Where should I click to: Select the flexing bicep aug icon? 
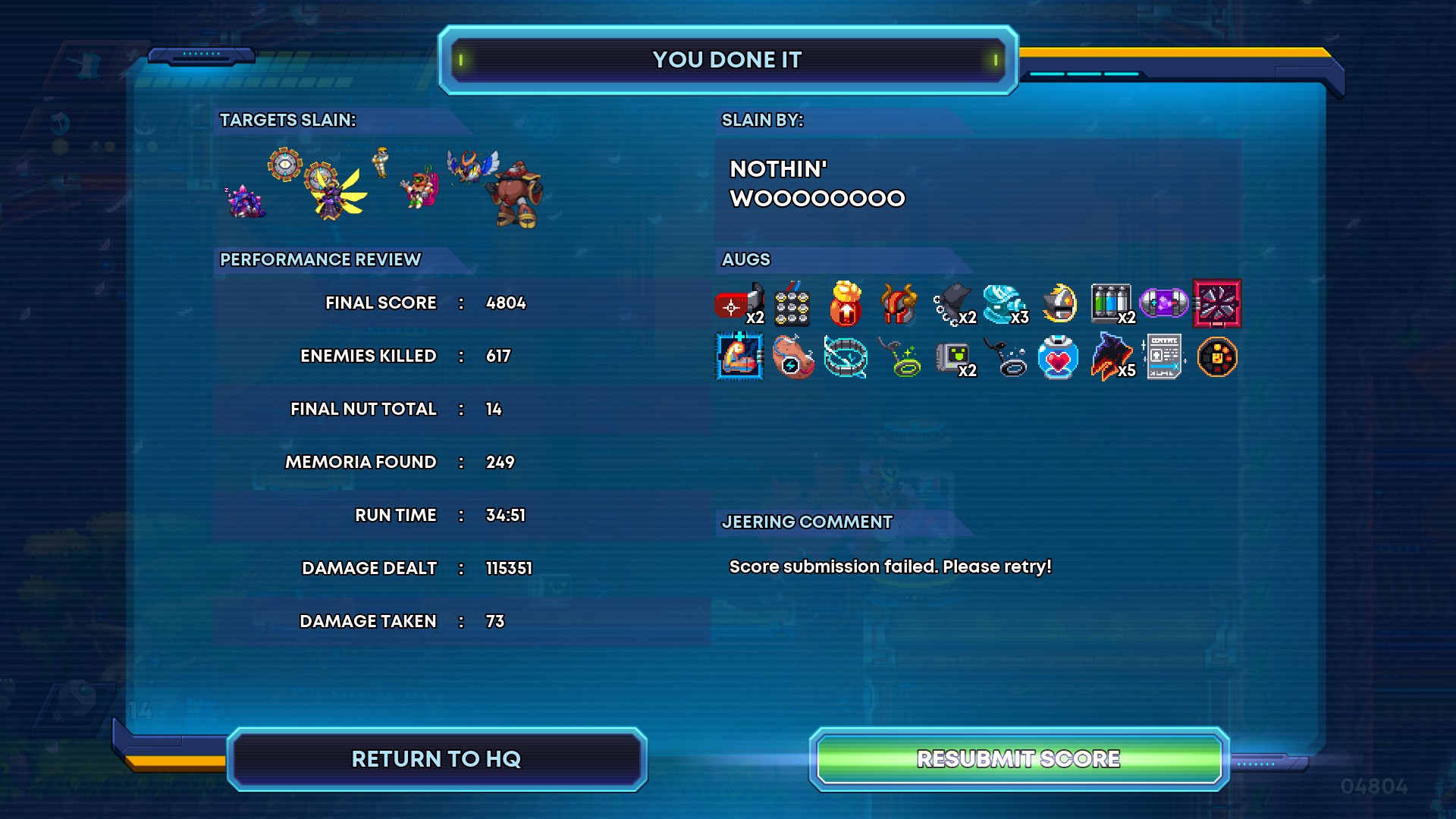point(739,357)
